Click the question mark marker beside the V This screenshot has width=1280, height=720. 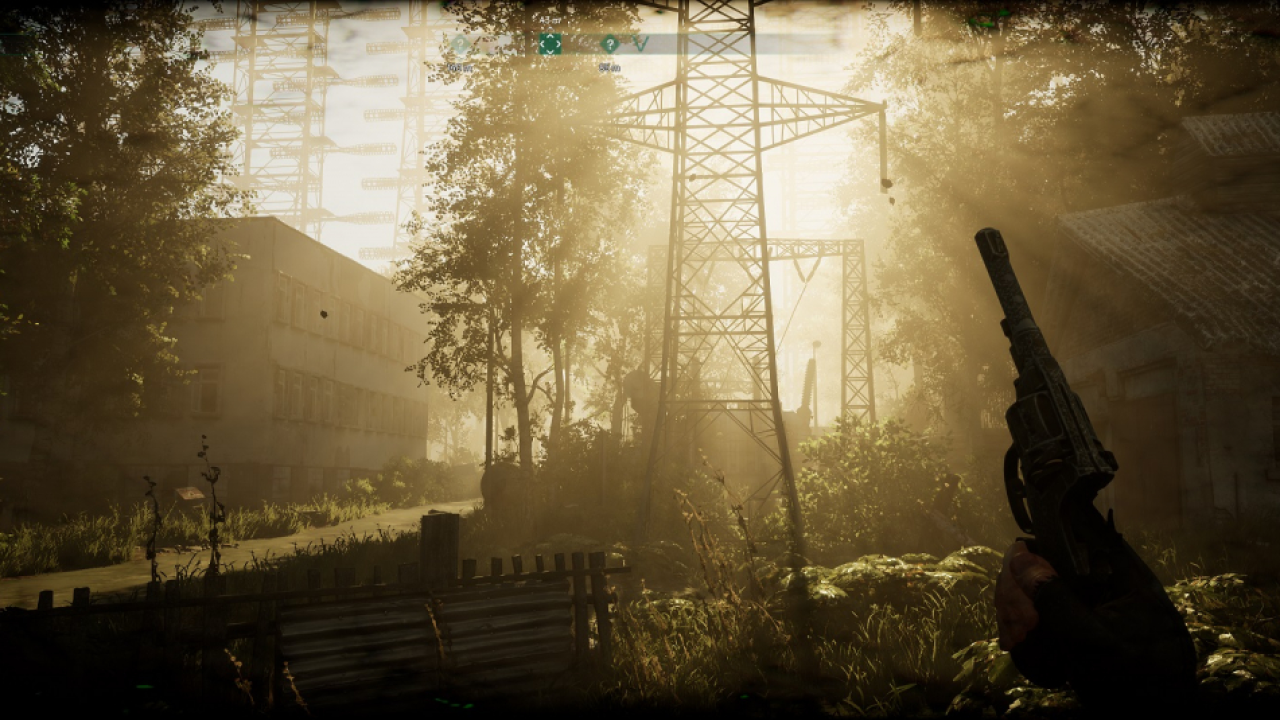click(x=609, y=44)
